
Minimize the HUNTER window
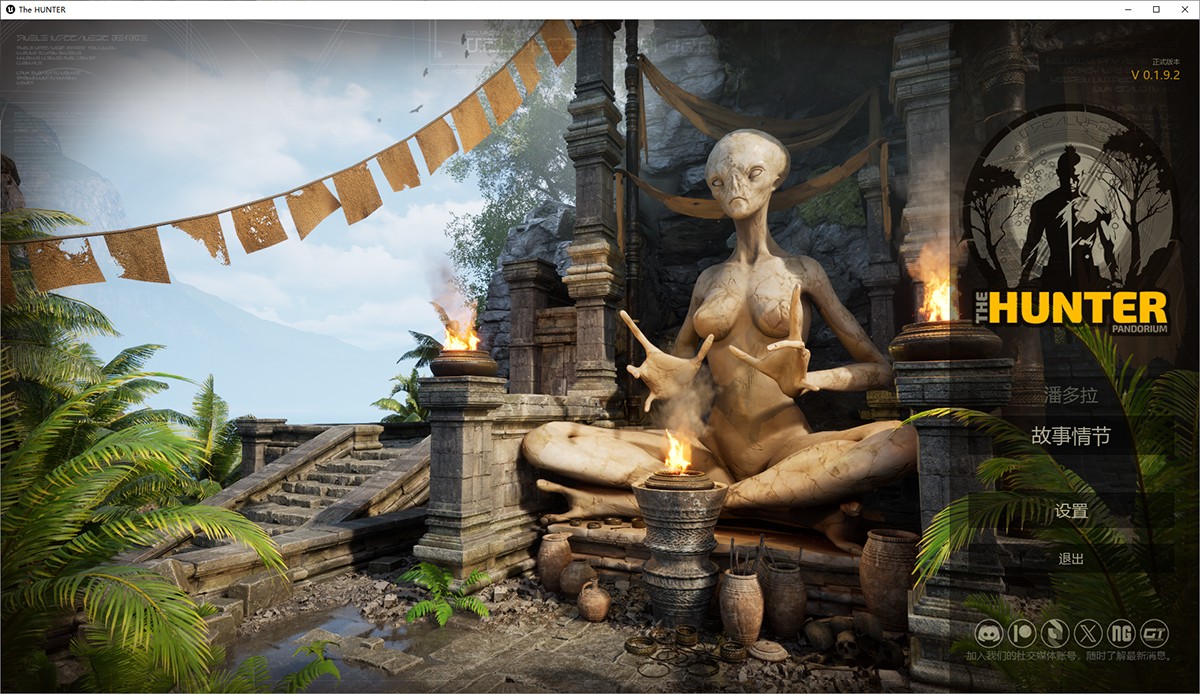pos(1129,9)
